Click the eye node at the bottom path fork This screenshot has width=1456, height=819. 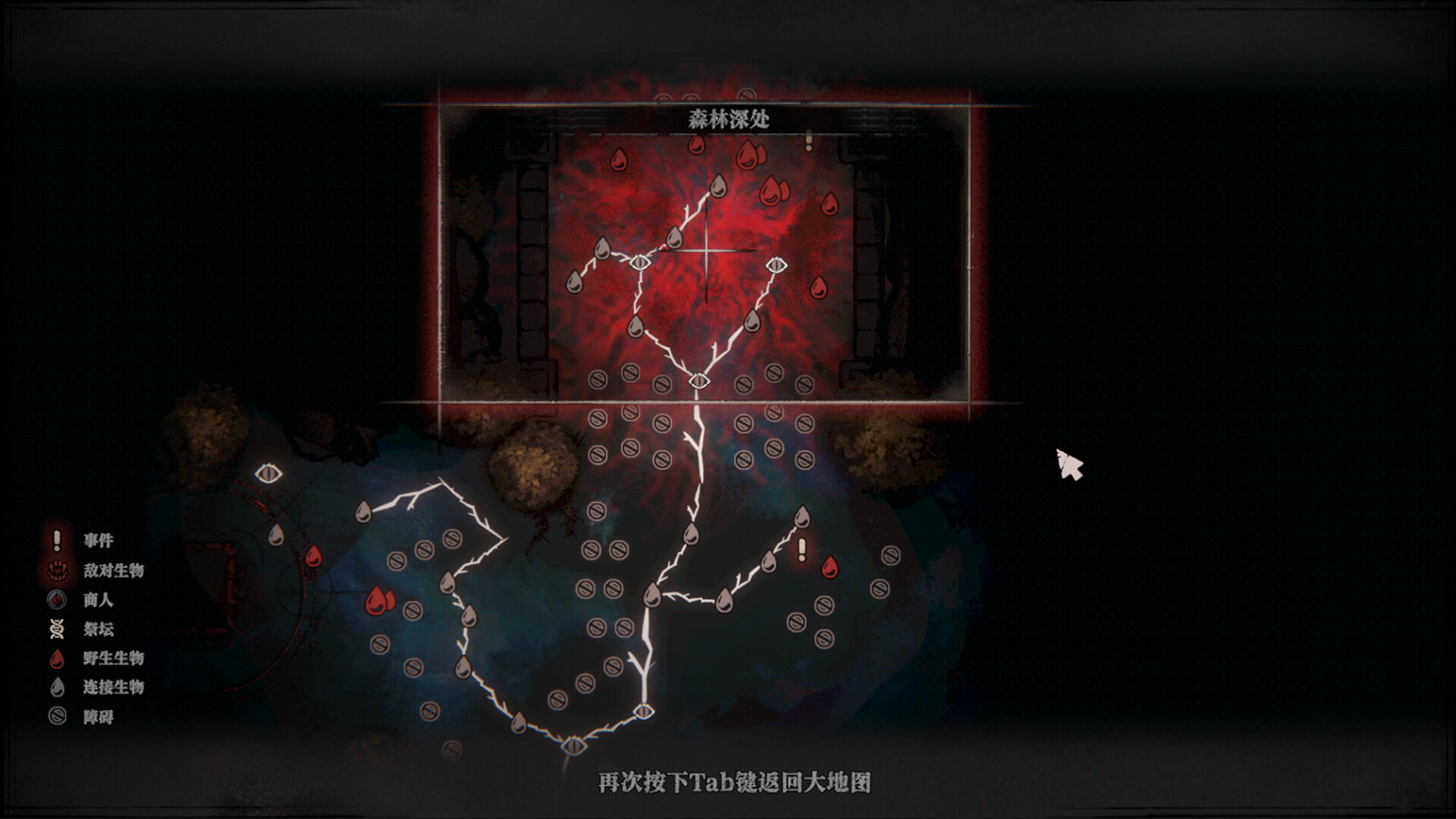(645, 711)
